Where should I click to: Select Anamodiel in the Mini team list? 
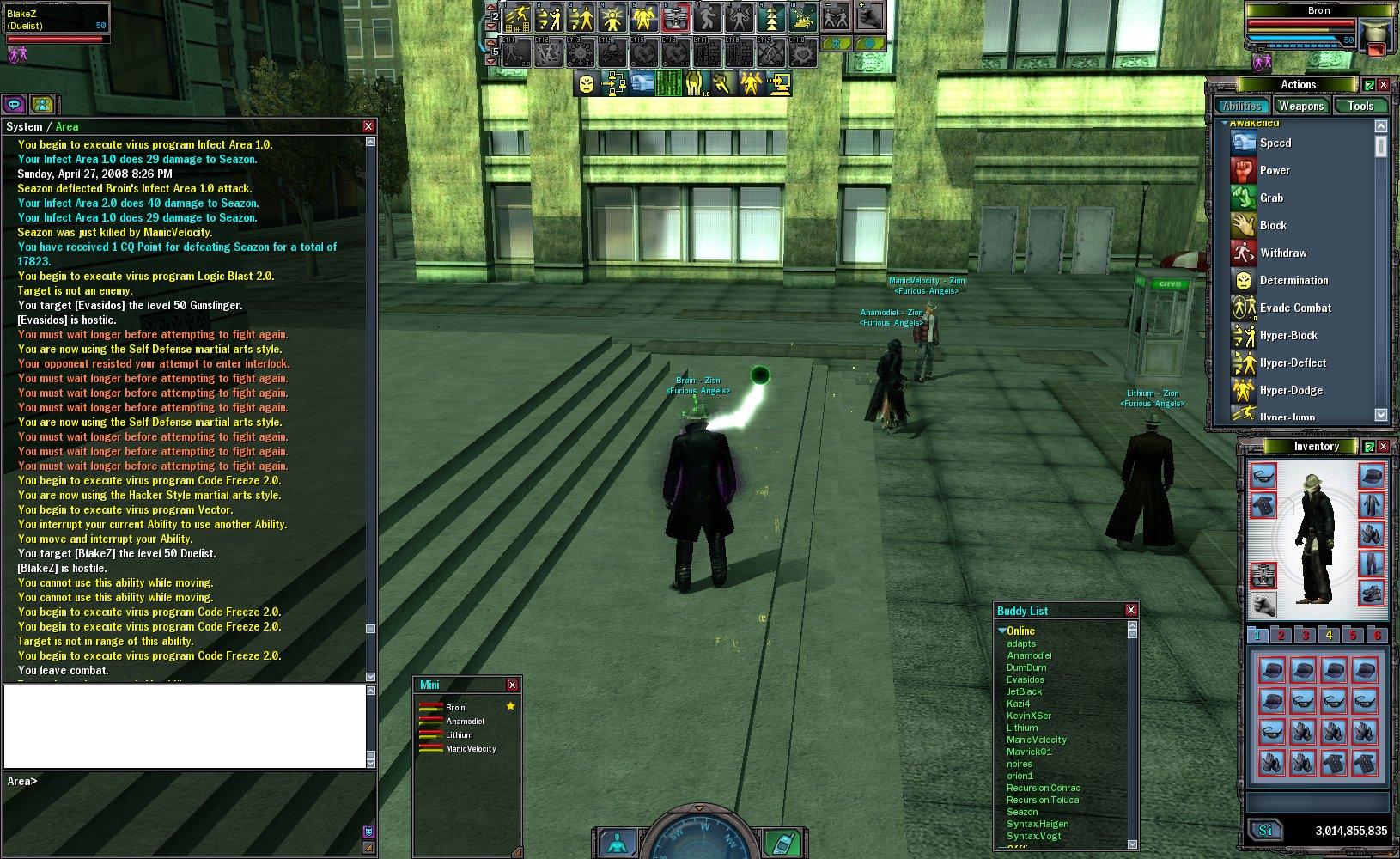[465, 722]
